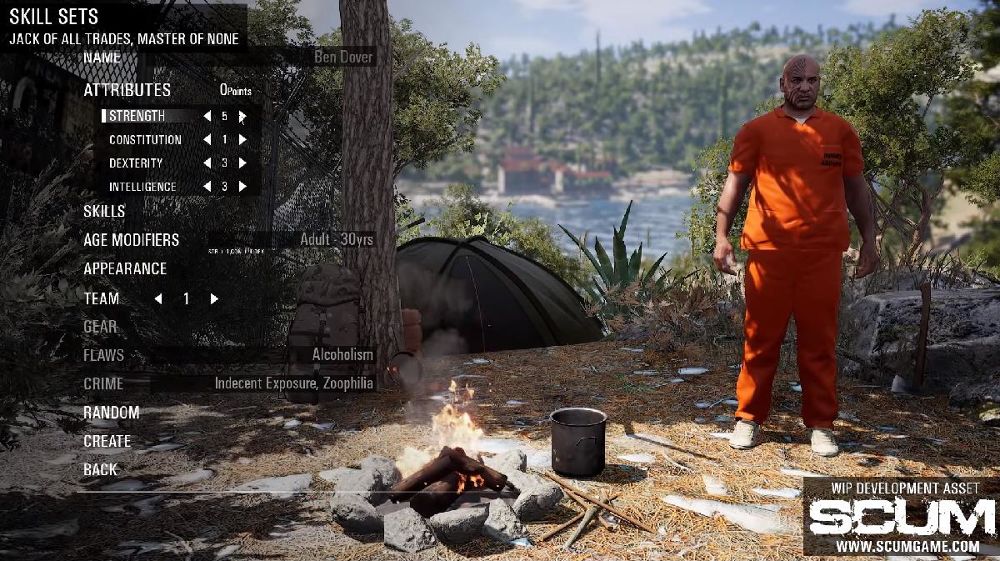Decrease Strength with the left arrow
Screen dimensions: 1000x561
click(207, 116)
